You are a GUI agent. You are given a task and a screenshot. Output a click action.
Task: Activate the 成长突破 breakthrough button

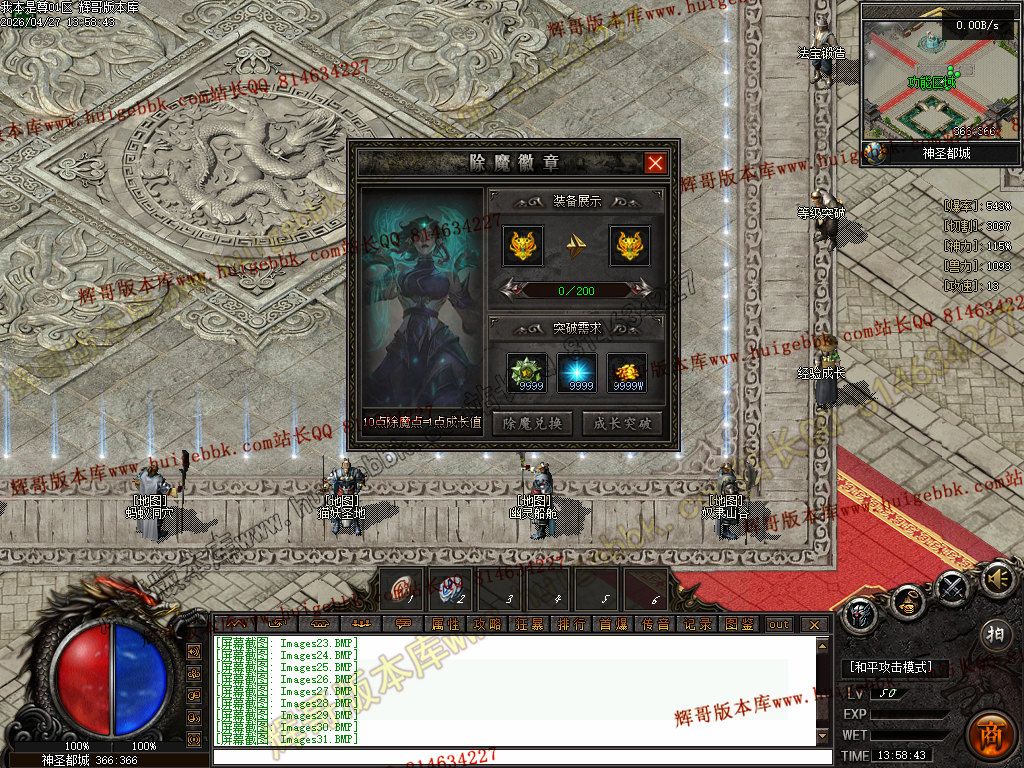click(x=622, y=423)
